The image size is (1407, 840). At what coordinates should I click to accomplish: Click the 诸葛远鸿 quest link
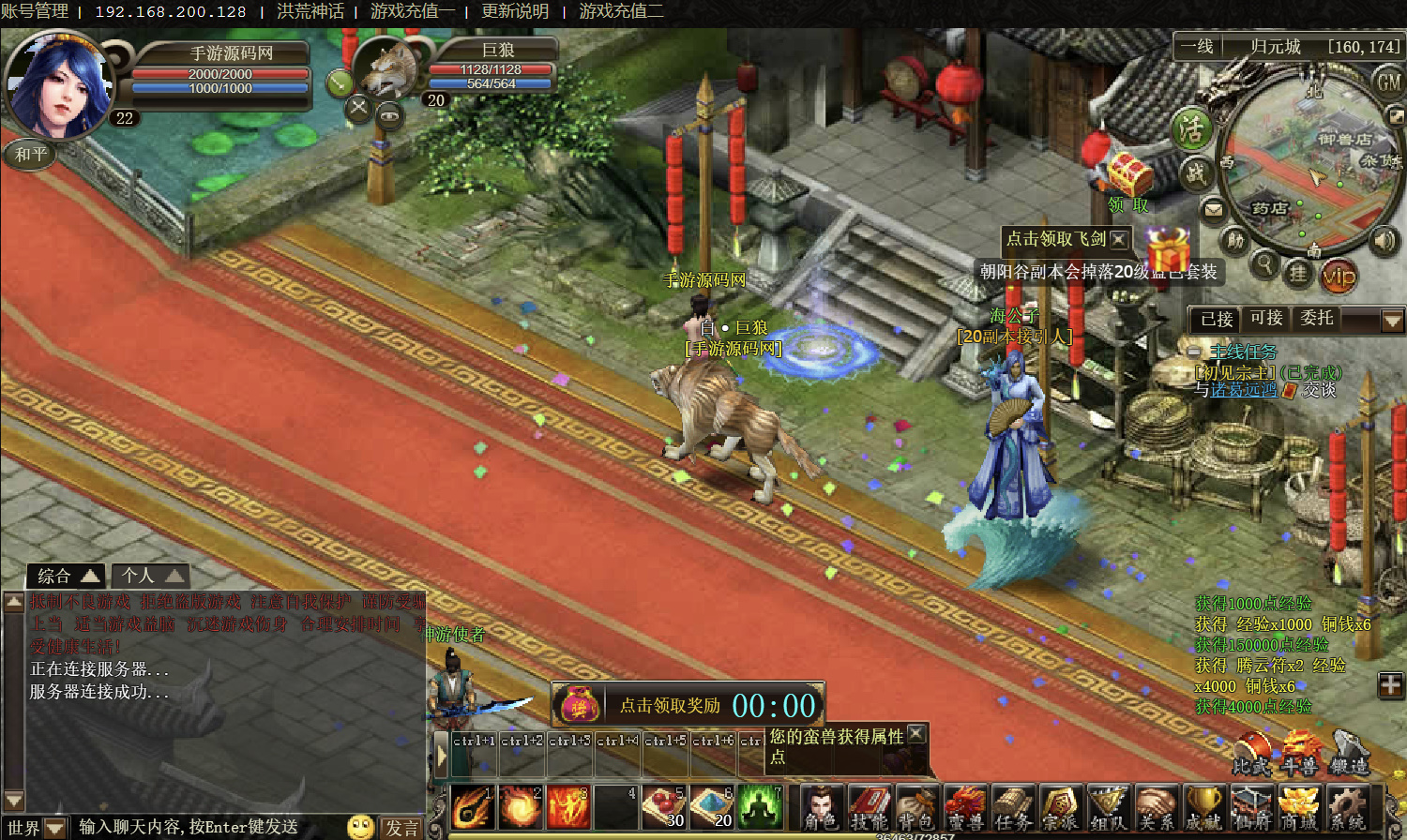coord(1244,390)
